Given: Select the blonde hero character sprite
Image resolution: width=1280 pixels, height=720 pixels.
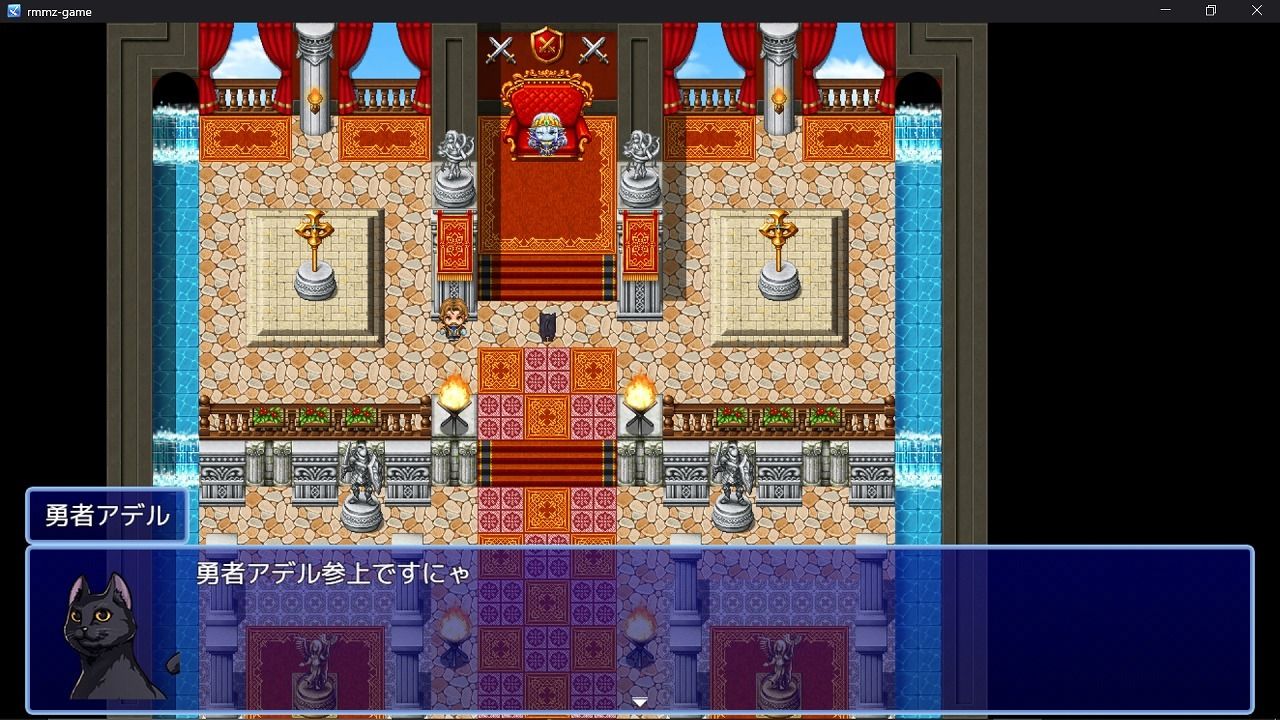Looking at the screenshot, I should click(x=455, y=318).
